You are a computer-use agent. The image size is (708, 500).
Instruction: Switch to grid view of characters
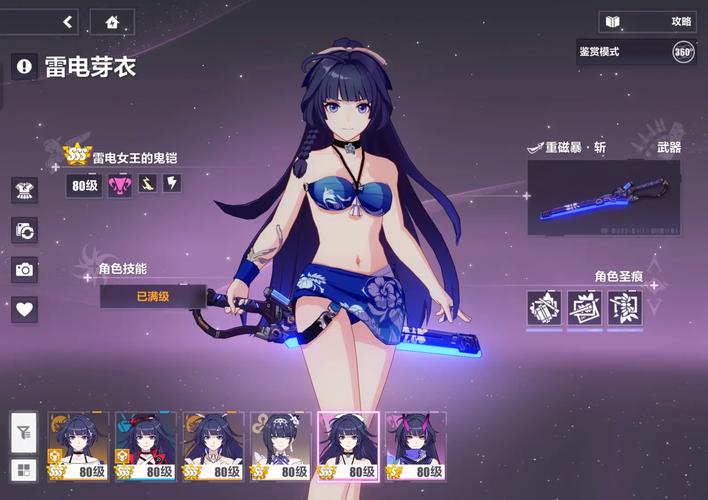pos(24,469)
